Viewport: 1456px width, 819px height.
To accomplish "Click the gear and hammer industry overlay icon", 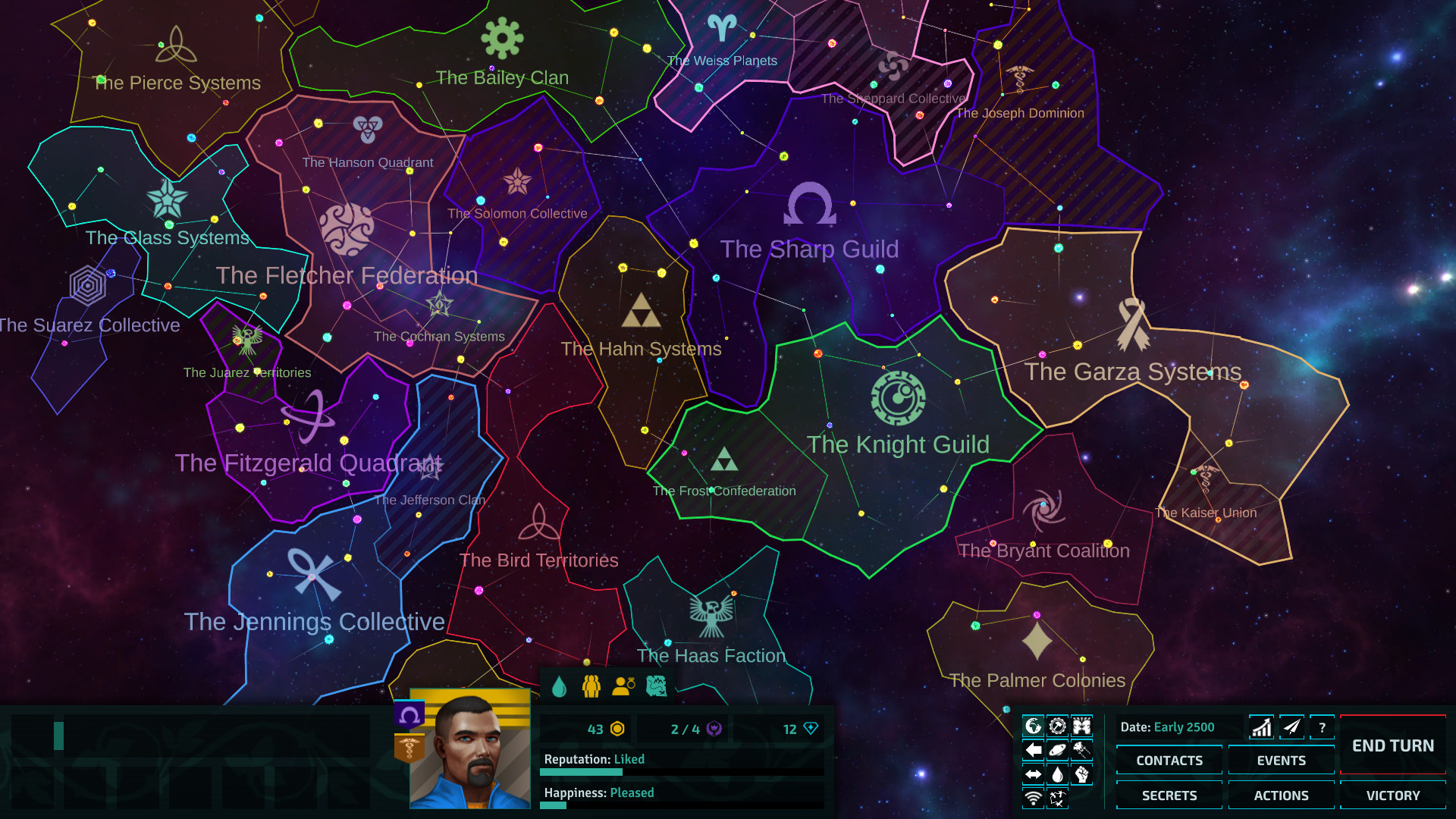I will [1057, 725].
